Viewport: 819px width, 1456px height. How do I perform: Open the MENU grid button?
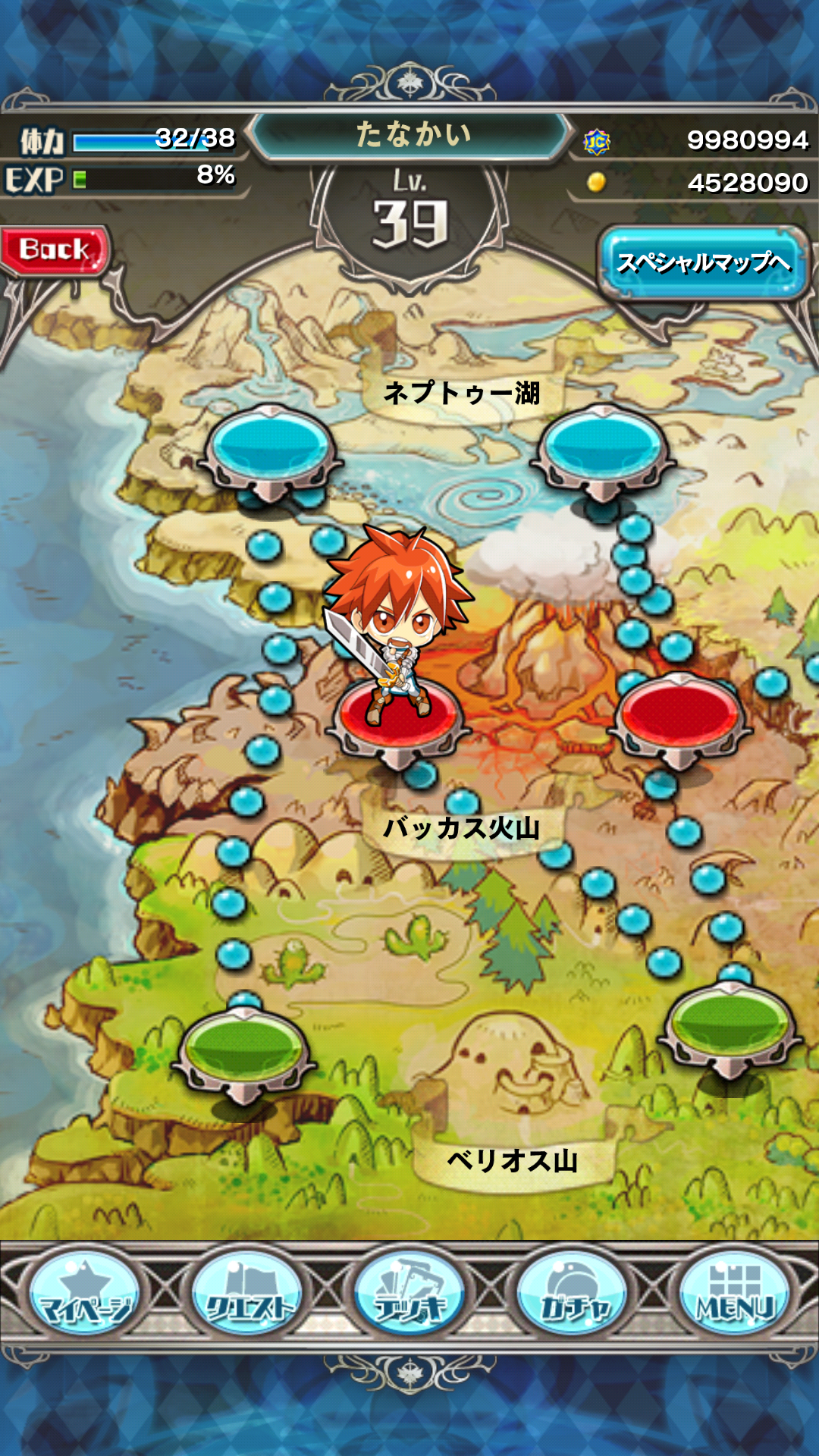734,1294
